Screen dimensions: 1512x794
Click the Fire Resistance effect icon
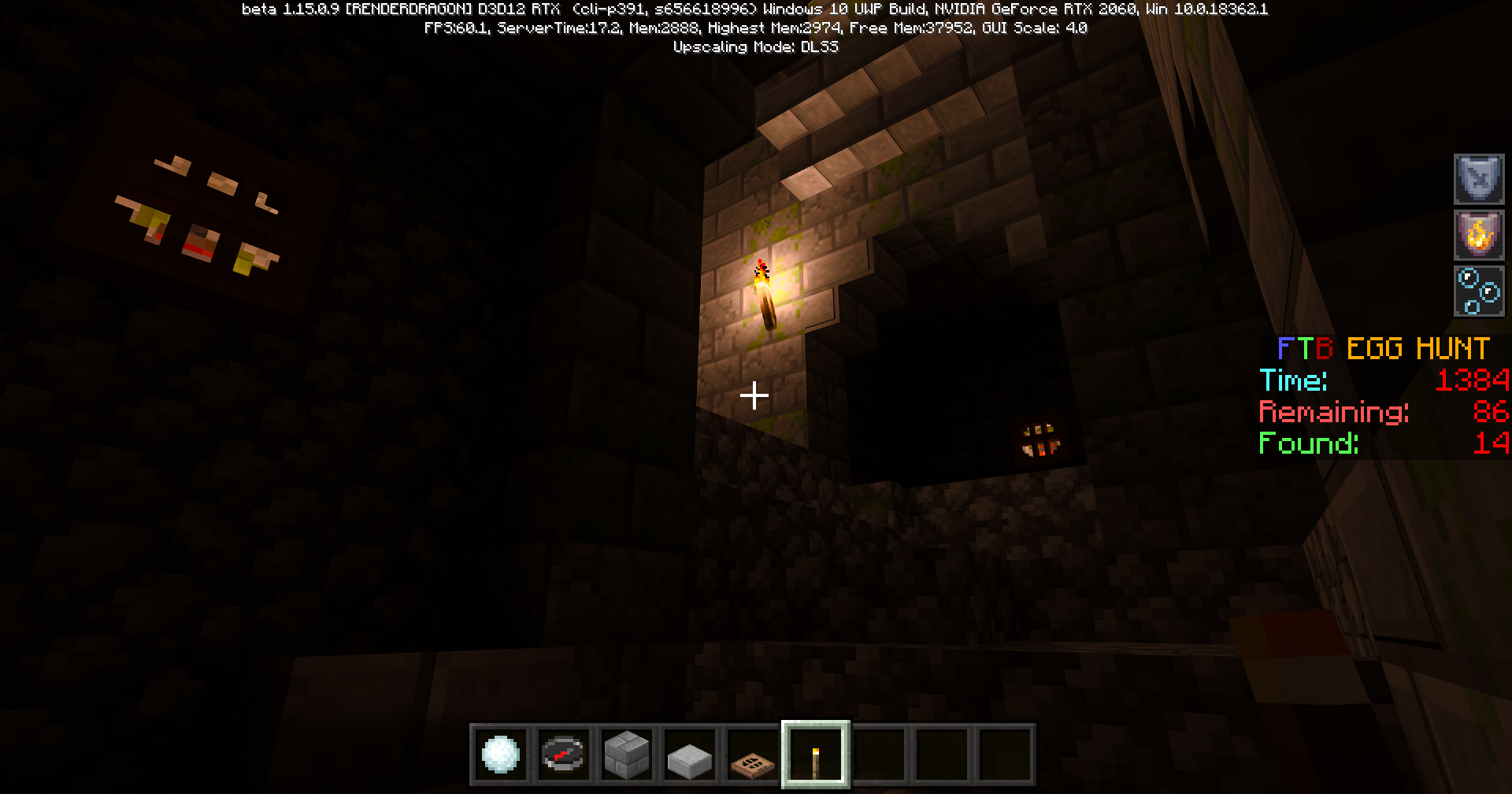click(1479, 235)
